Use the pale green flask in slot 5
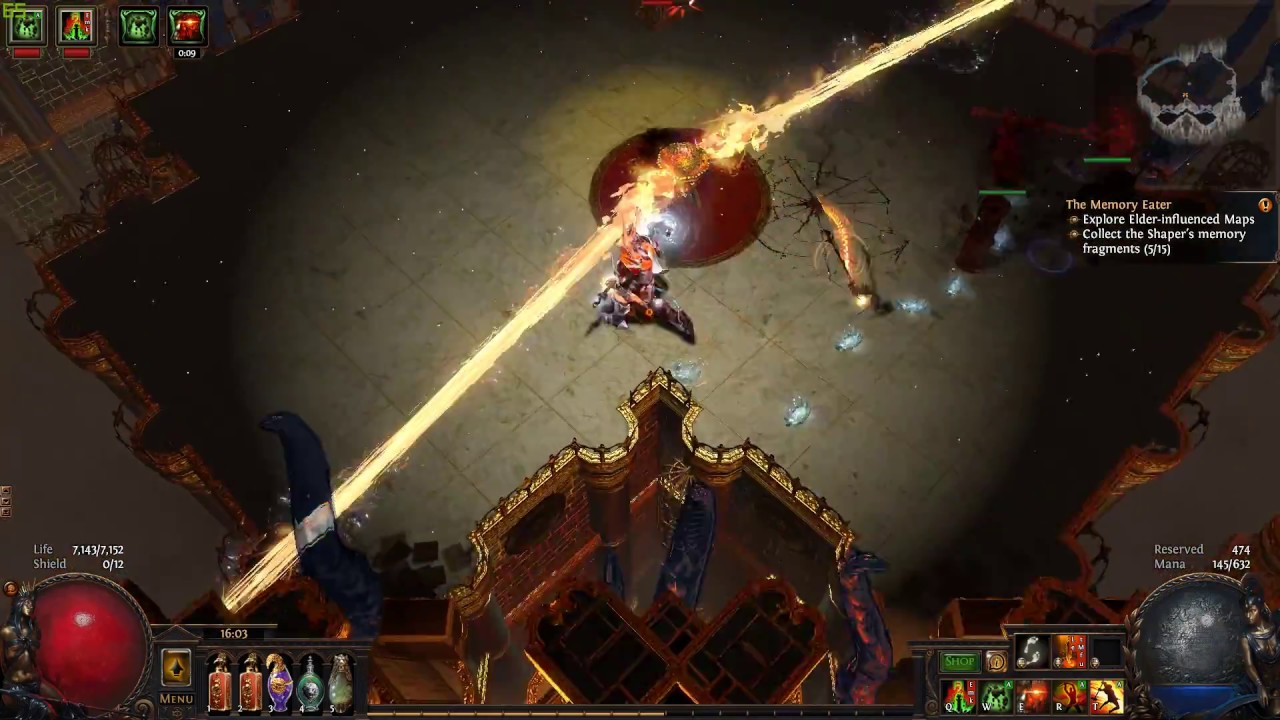Image resolution: width=1280 pixels, height=720 pixels. [x=341, y=684]
